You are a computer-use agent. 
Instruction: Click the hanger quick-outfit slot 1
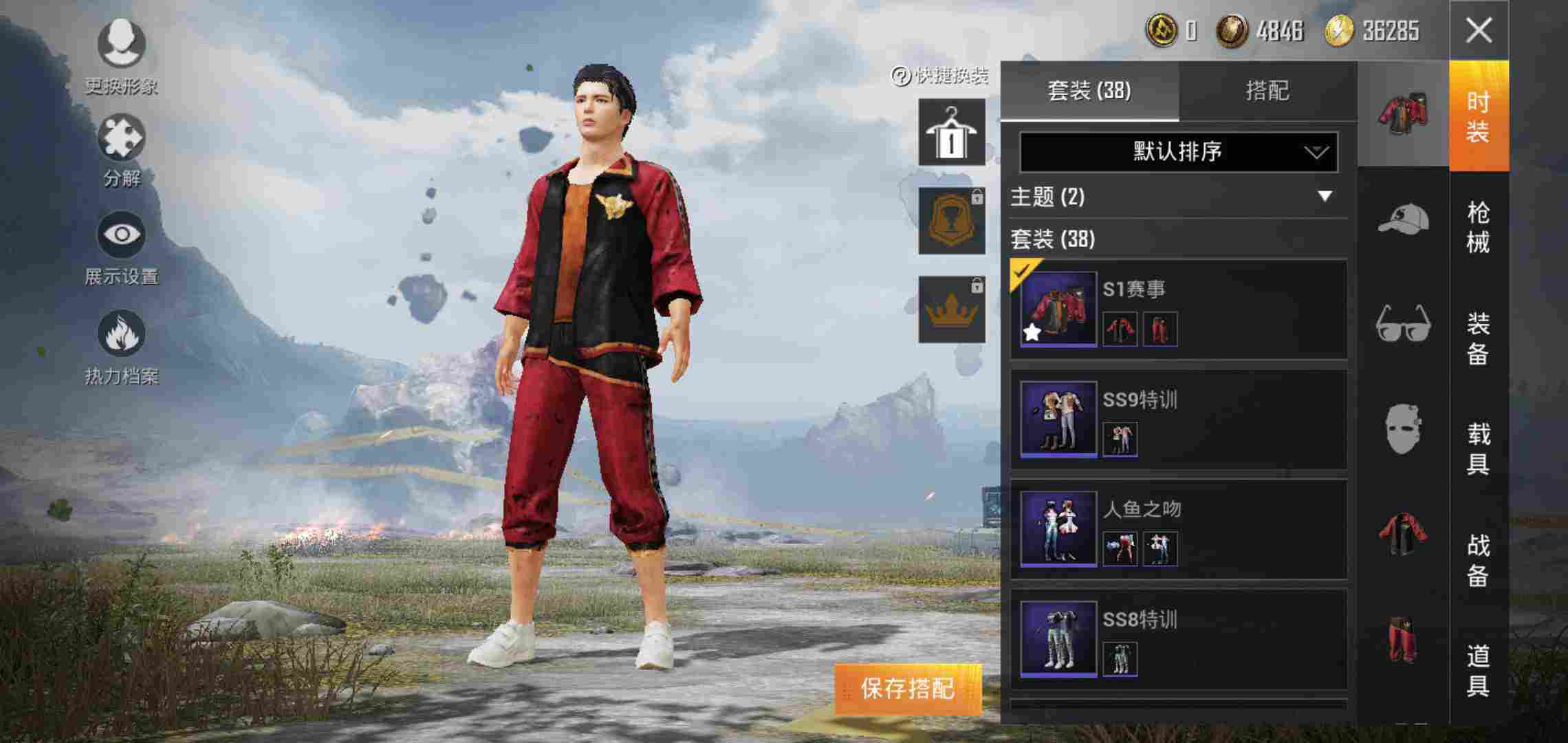pos(952,132)
